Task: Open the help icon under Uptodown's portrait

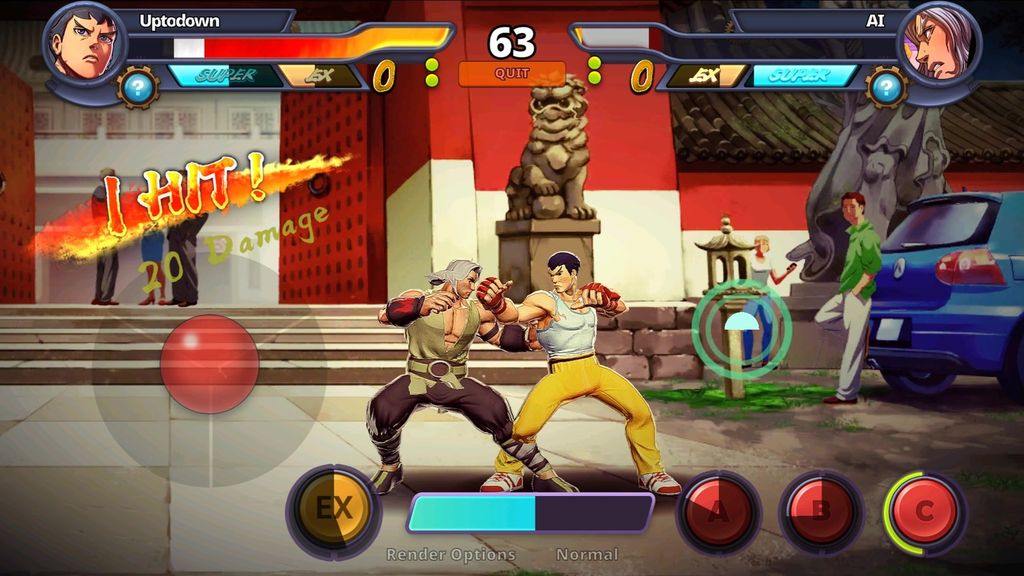Action: (138, 88)
